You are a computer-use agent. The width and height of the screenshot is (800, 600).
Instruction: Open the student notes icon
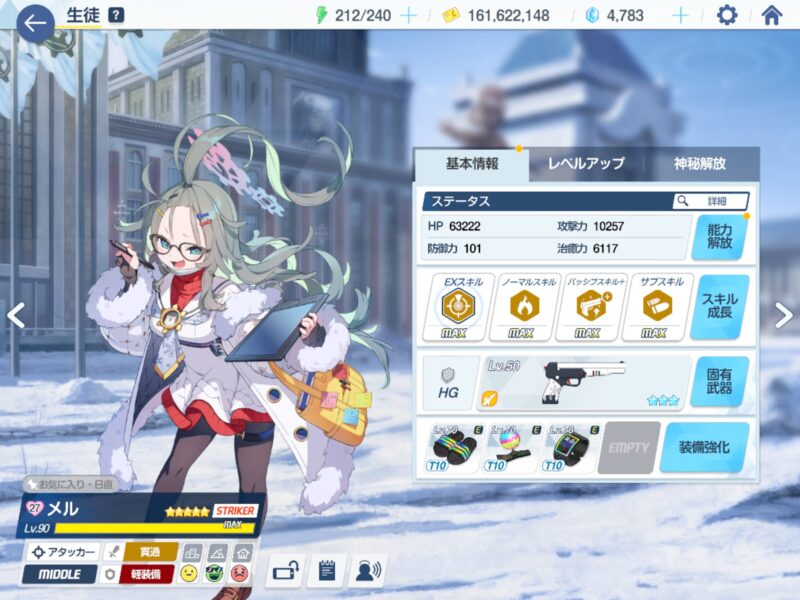[x=327, y=571]
